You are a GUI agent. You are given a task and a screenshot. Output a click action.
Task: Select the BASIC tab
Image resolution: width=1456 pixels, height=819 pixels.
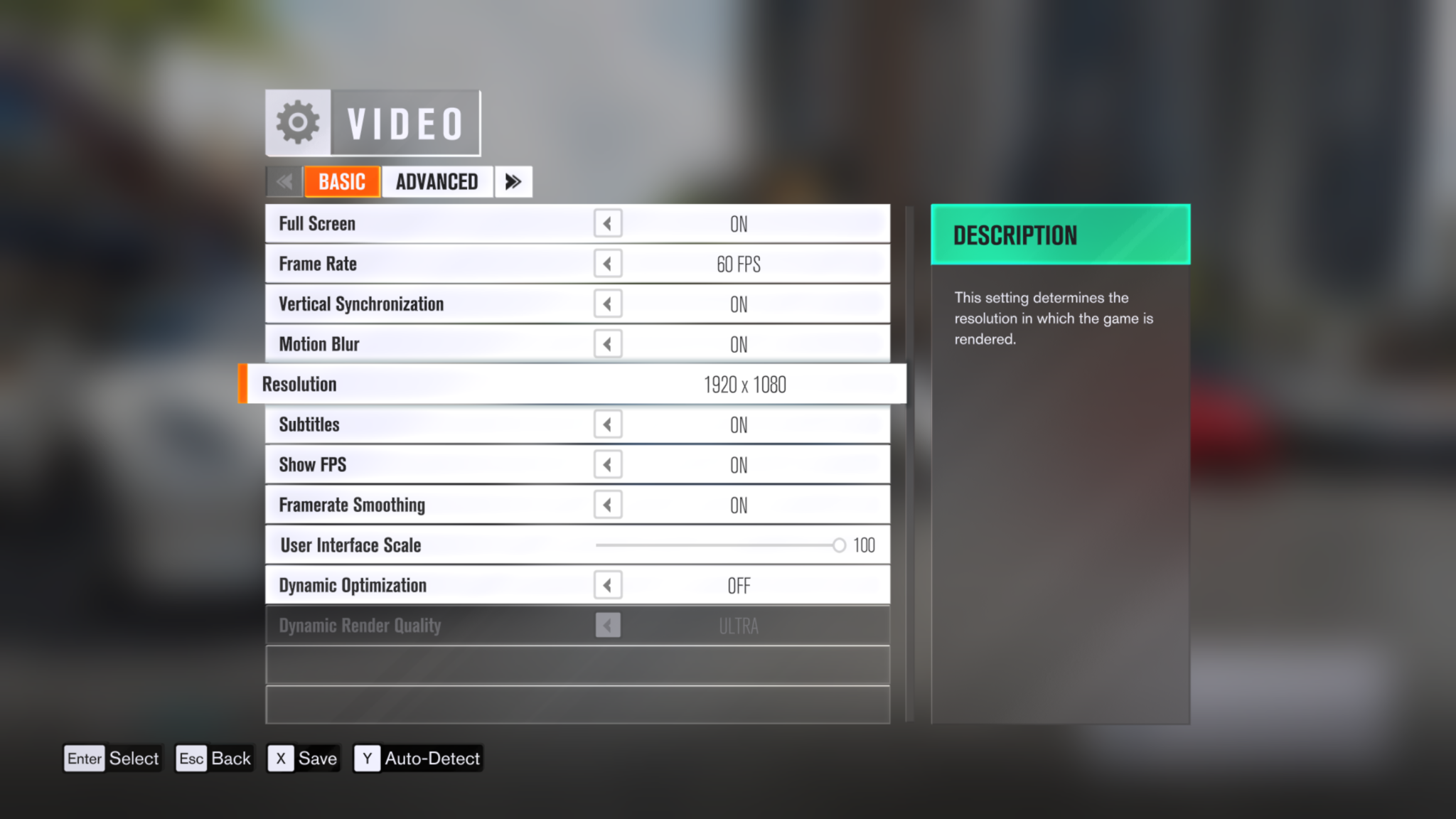click(342, 181)
